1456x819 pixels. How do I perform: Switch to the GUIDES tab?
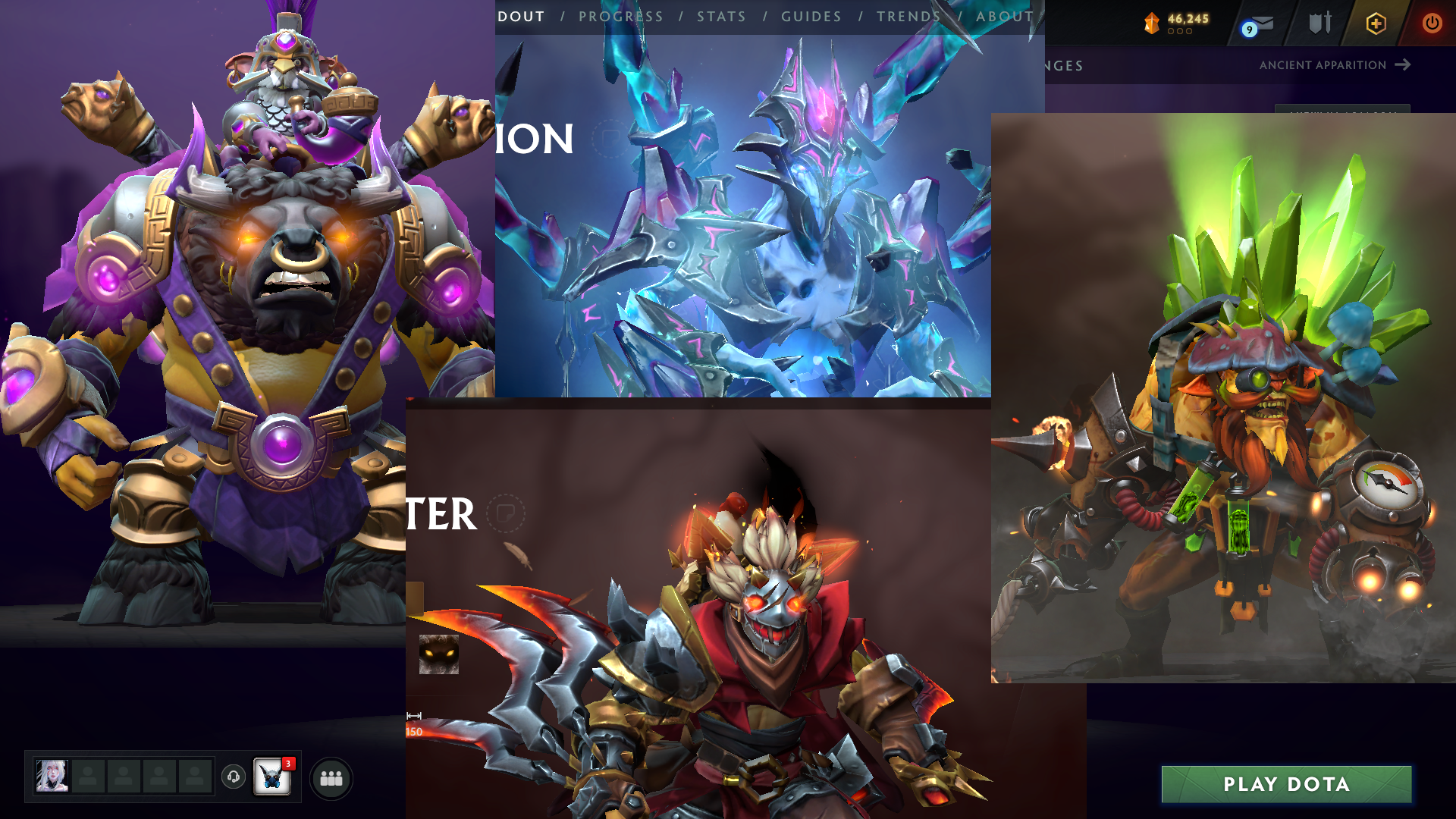811,16
